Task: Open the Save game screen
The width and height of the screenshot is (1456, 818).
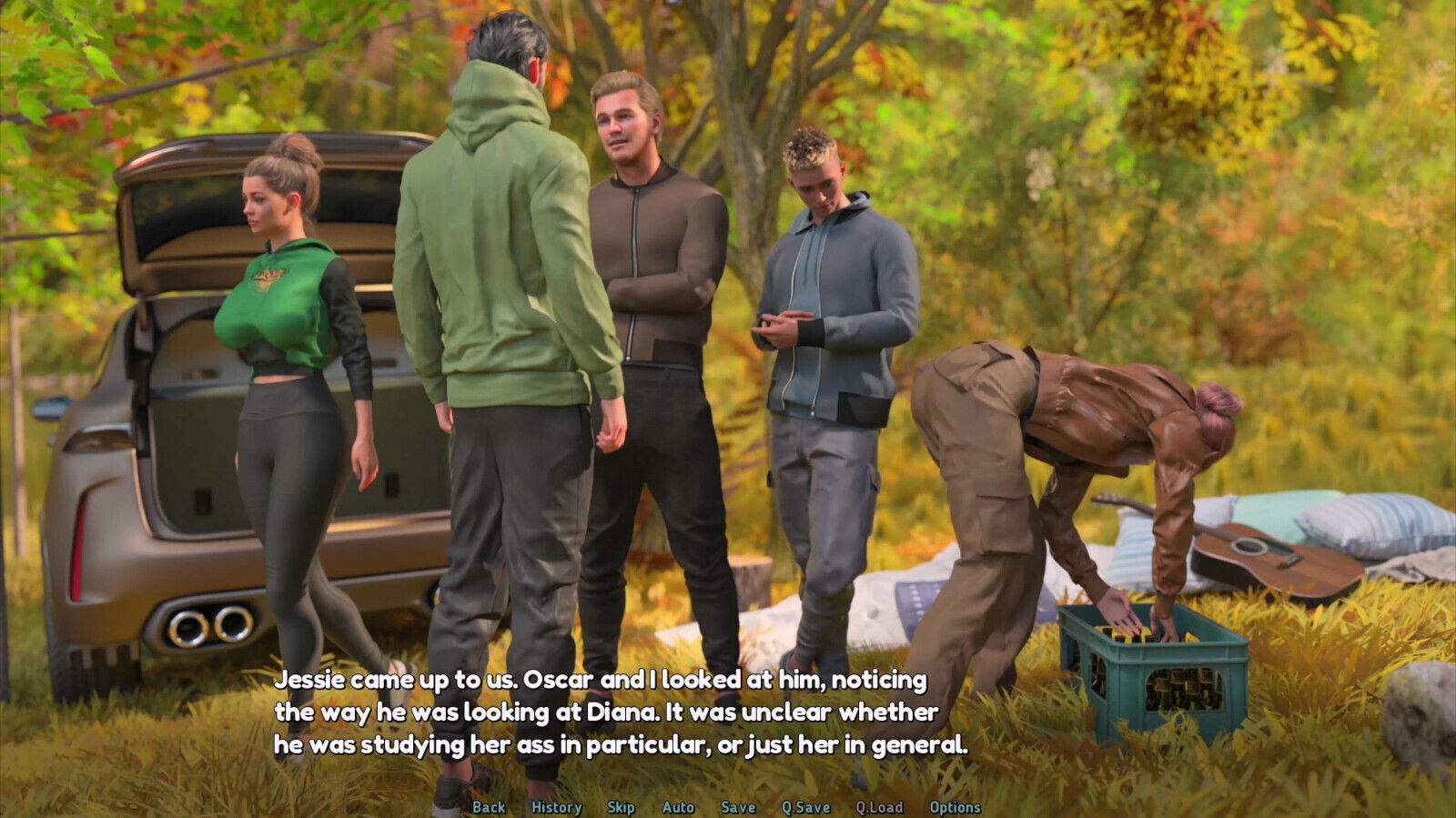Action: coord(738,807)
